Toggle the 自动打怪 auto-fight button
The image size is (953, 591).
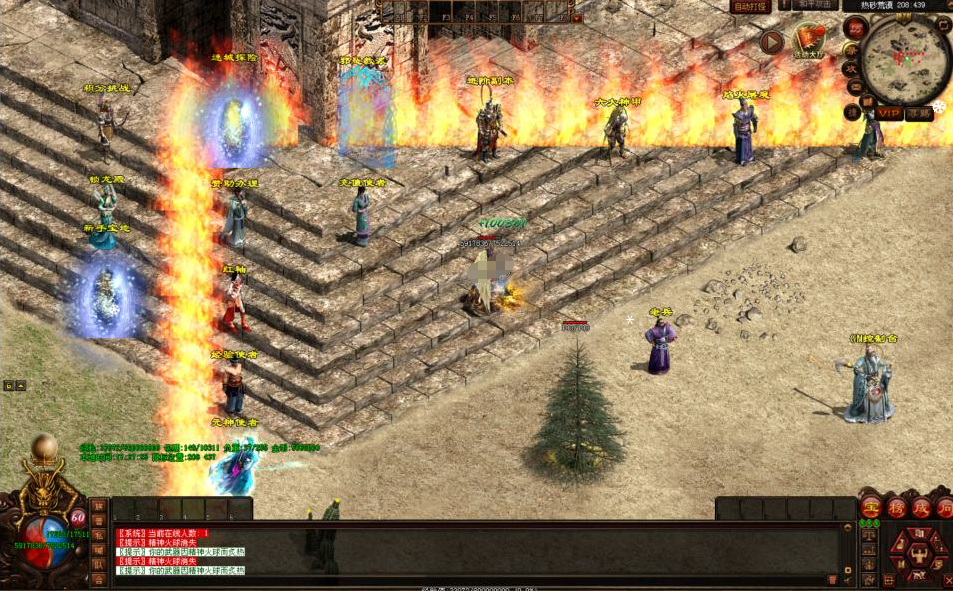750,6
